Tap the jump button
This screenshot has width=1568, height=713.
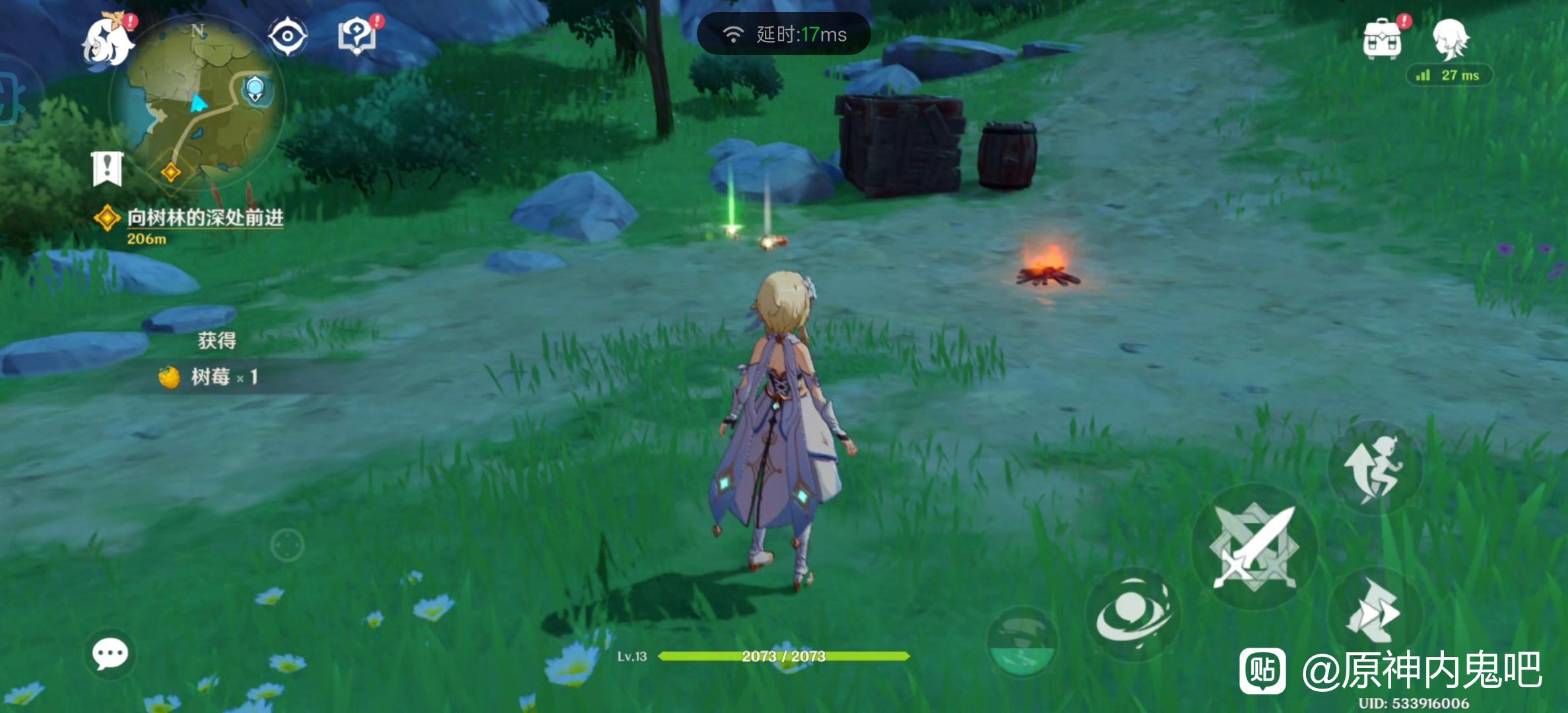1374,467
